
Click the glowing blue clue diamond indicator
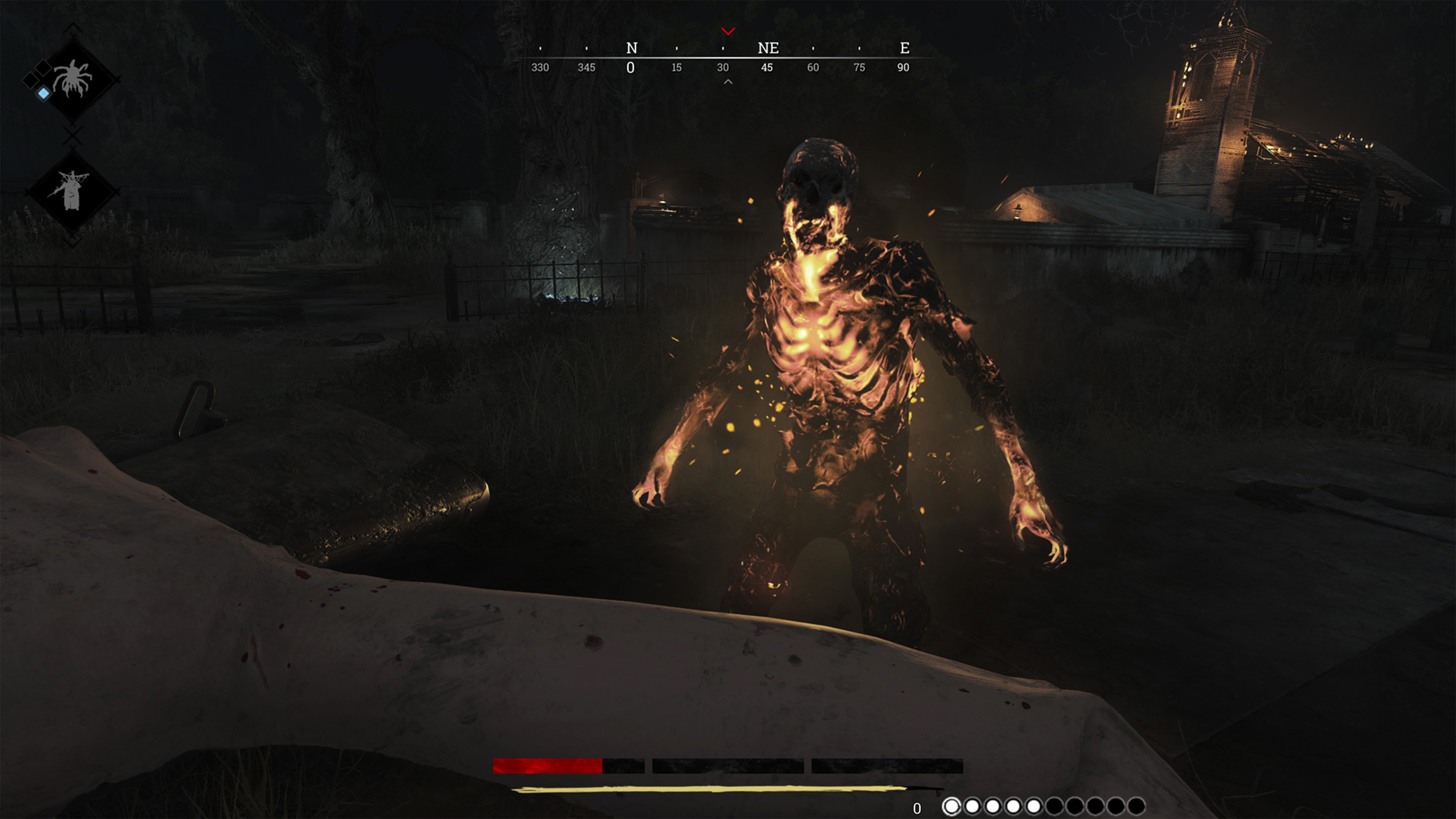[x=44, y=94]
